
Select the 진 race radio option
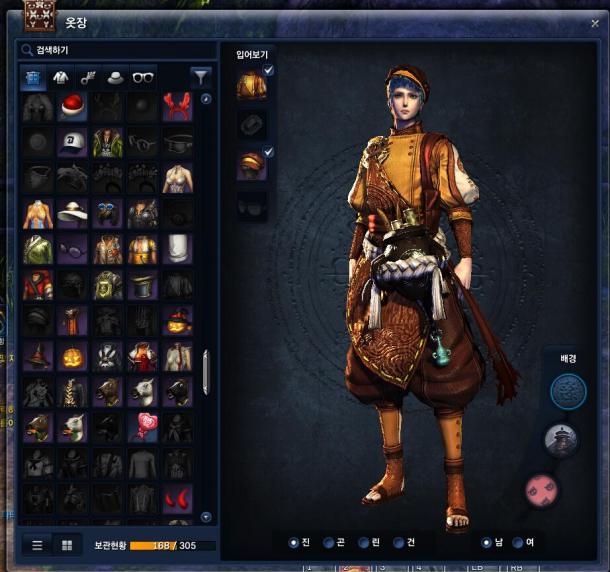pyautogui.click(x=294, y=543)
